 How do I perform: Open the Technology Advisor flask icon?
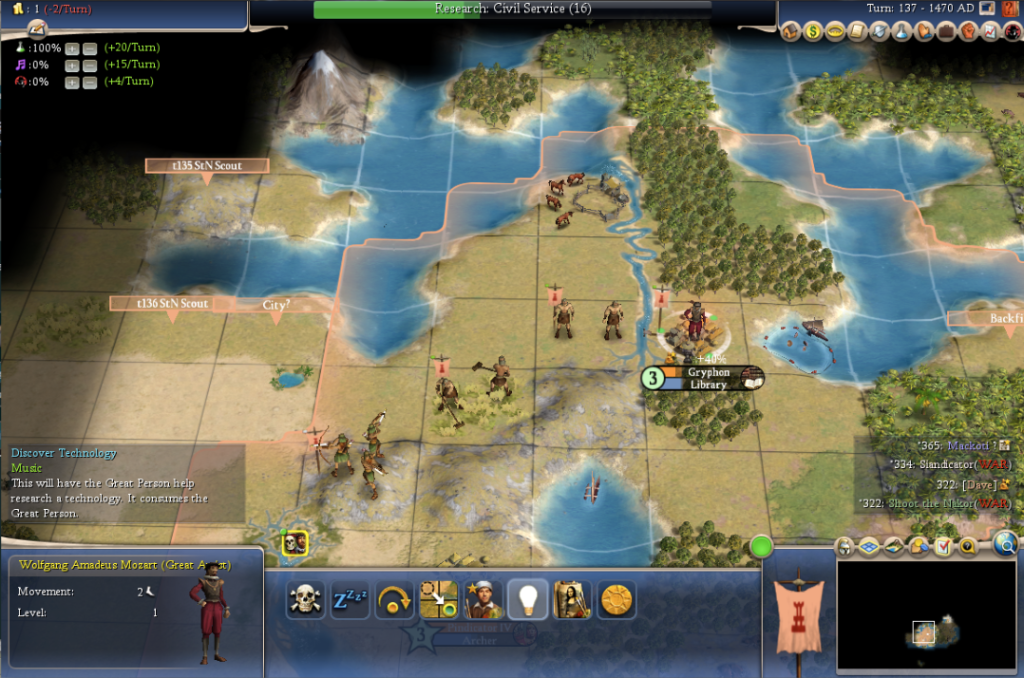pyautogui.click(x=901, y=32)
